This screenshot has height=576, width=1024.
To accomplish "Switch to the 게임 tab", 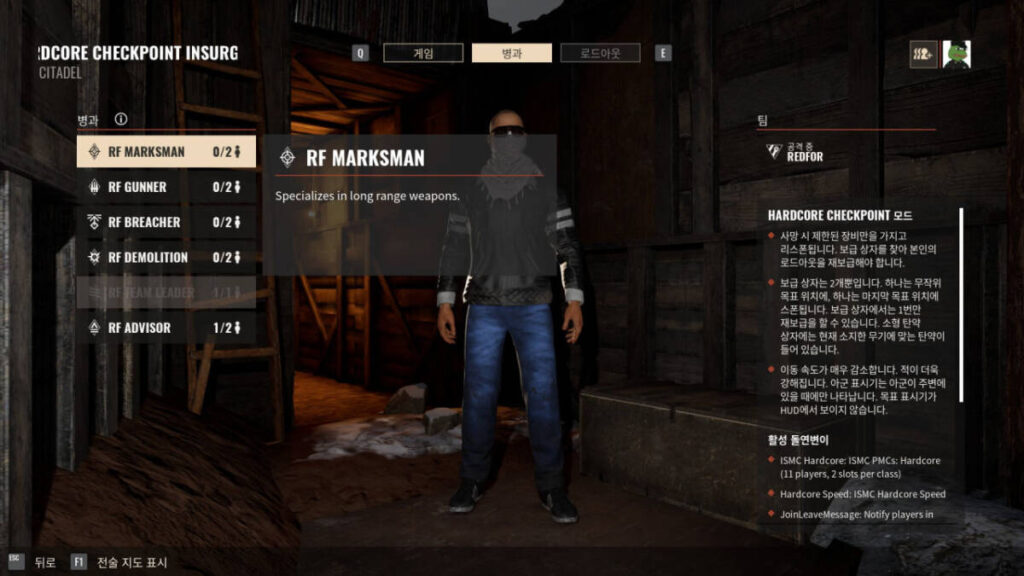I will pyautogui.click(x=423, y=53).
